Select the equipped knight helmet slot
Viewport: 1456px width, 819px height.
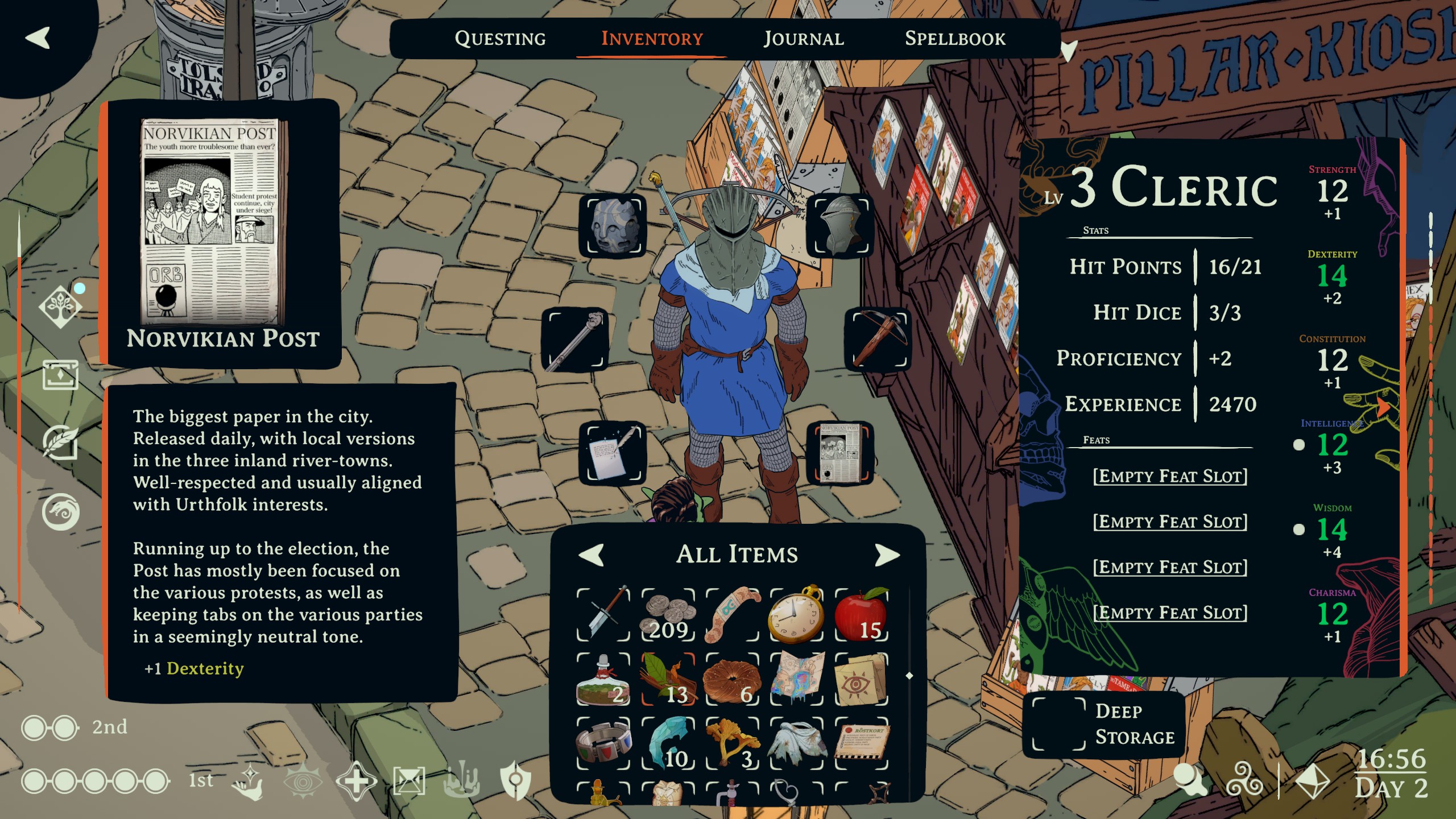pyautogui.click(x=841, y=226)
